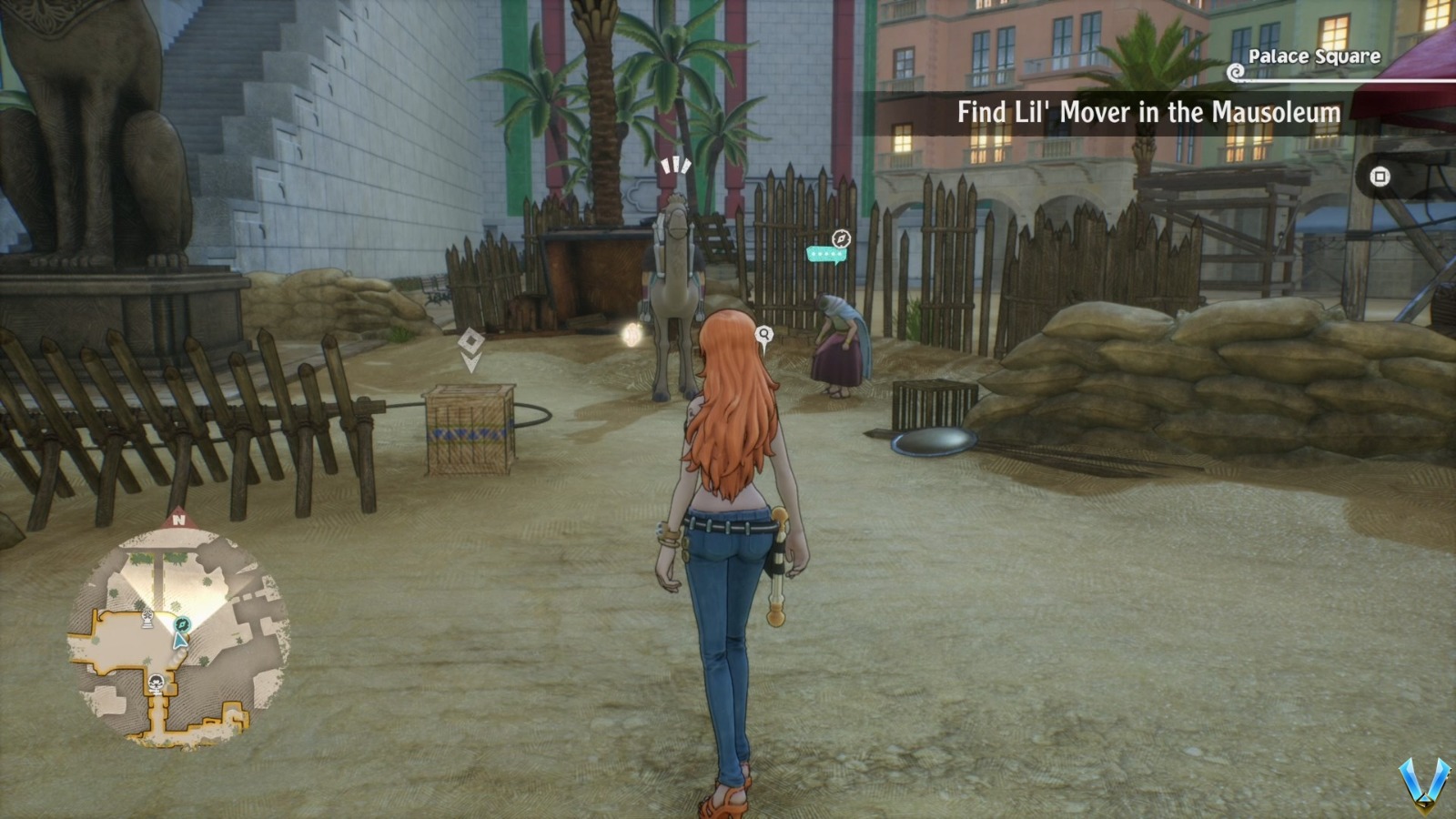The height and width of the screenshot is (819, 1456).
Task: Select the magnifying glass search icon above Nami
Action: (763, 334)
